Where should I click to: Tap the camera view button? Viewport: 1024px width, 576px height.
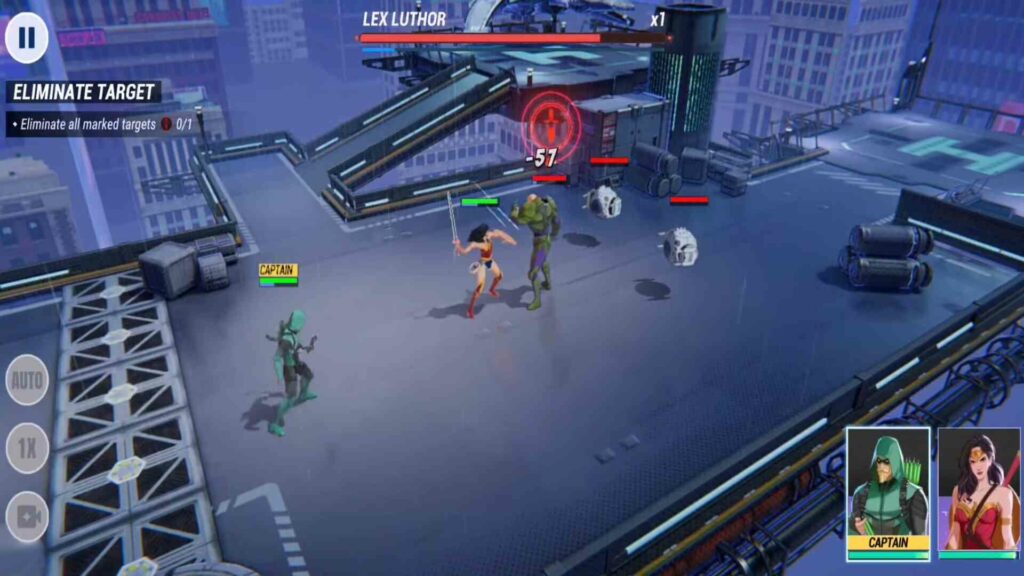tap(27, 517)
